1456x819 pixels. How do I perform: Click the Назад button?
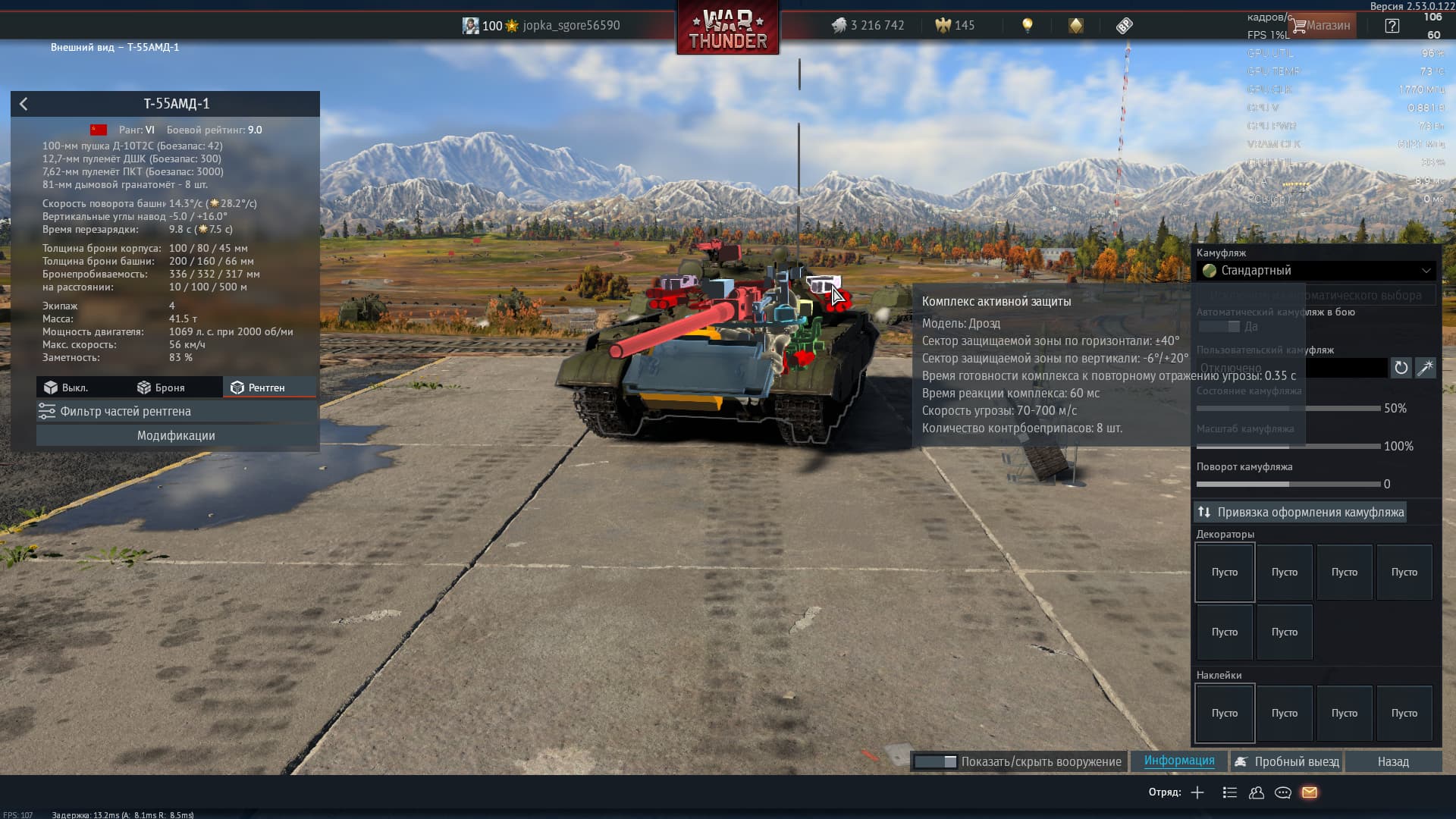tap(1393, 761)
